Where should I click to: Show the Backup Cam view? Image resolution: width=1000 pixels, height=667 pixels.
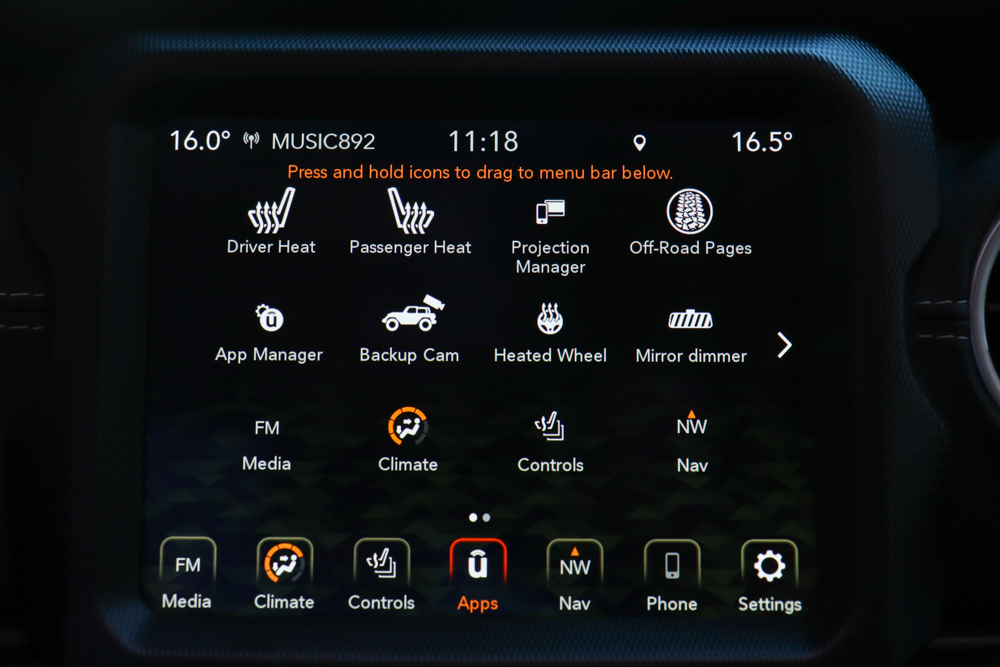point(410,318)
